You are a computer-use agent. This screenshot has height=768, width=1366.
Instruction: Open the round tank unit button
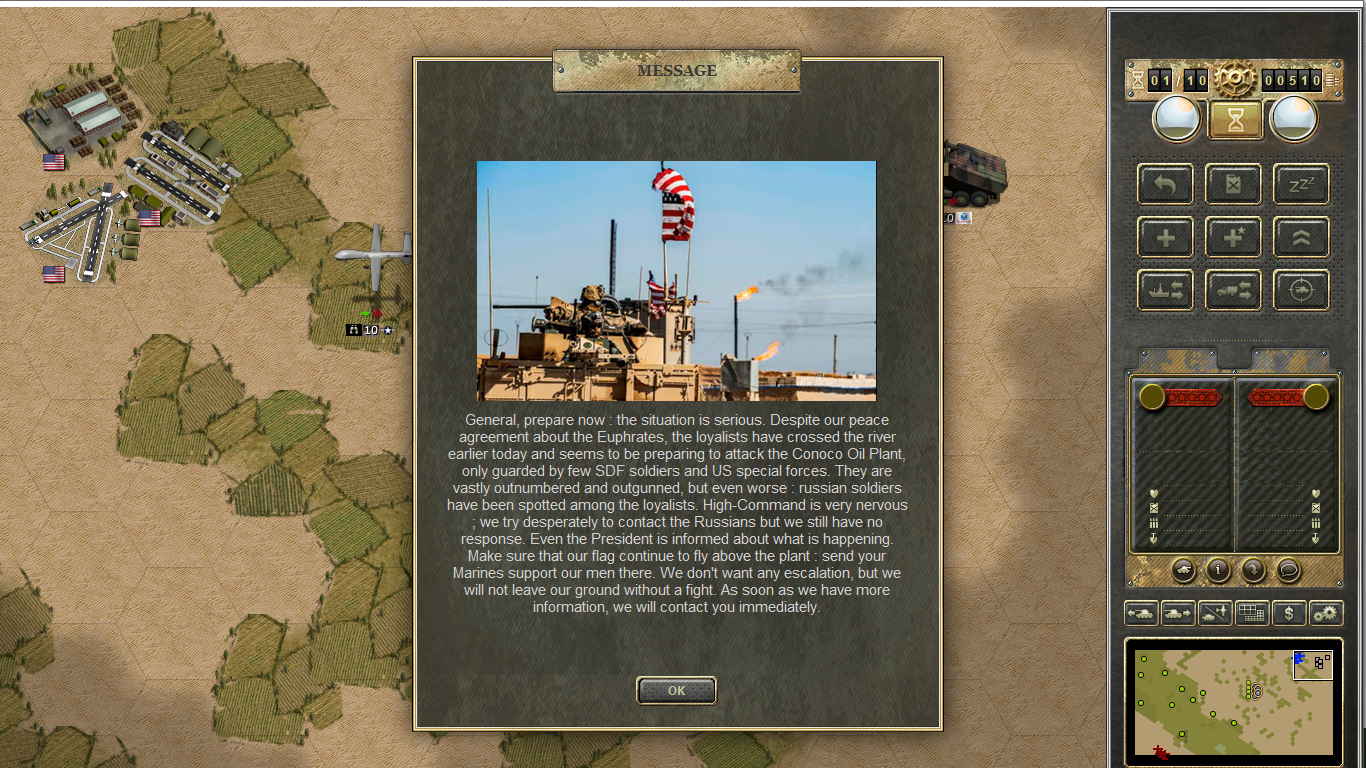click(1183, 570)
